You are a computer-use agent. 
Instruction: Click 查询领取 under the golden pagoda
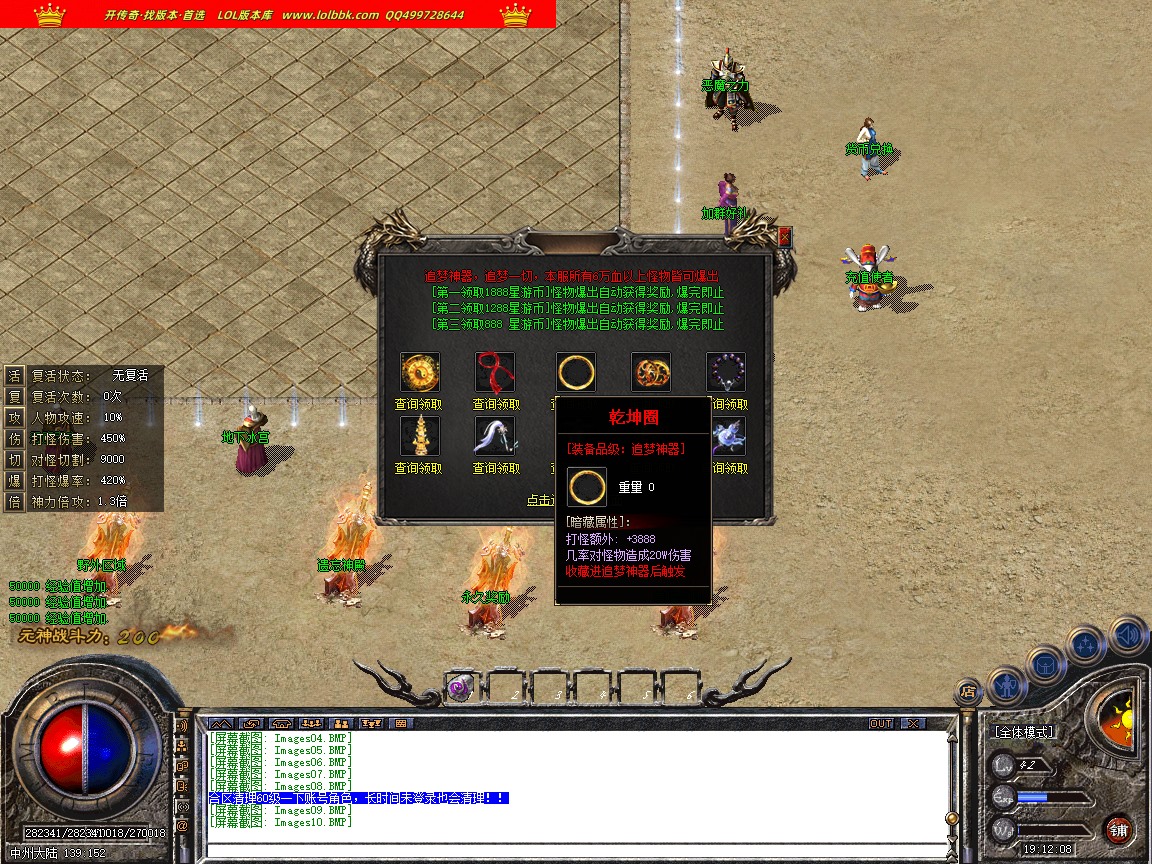(419, 468)
